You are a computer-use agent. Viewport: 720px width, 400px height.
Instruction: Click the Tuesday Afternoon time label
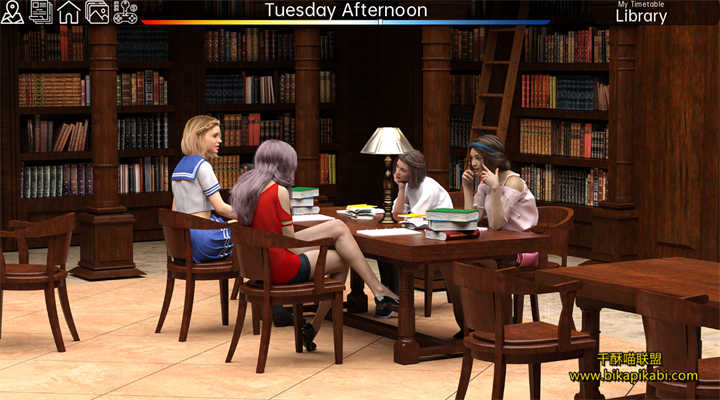click(345, 11)
